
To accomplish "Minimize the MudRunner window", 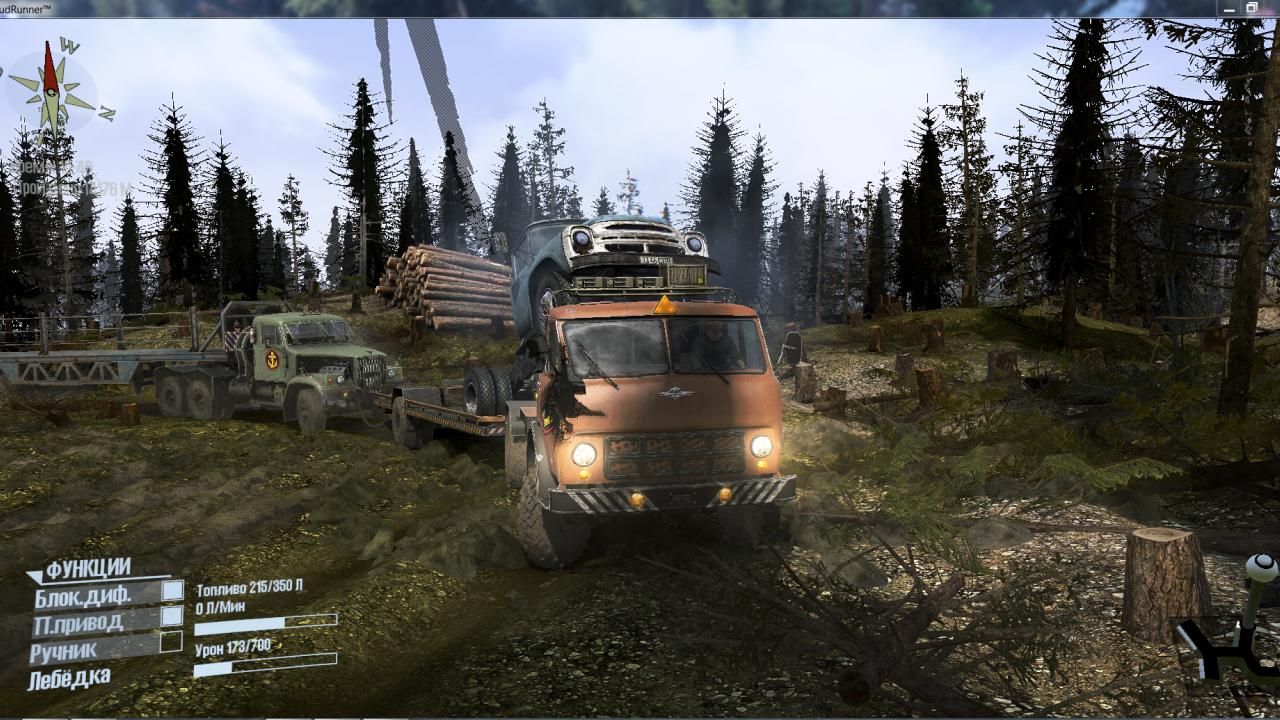I will (x=1227, y=8).
